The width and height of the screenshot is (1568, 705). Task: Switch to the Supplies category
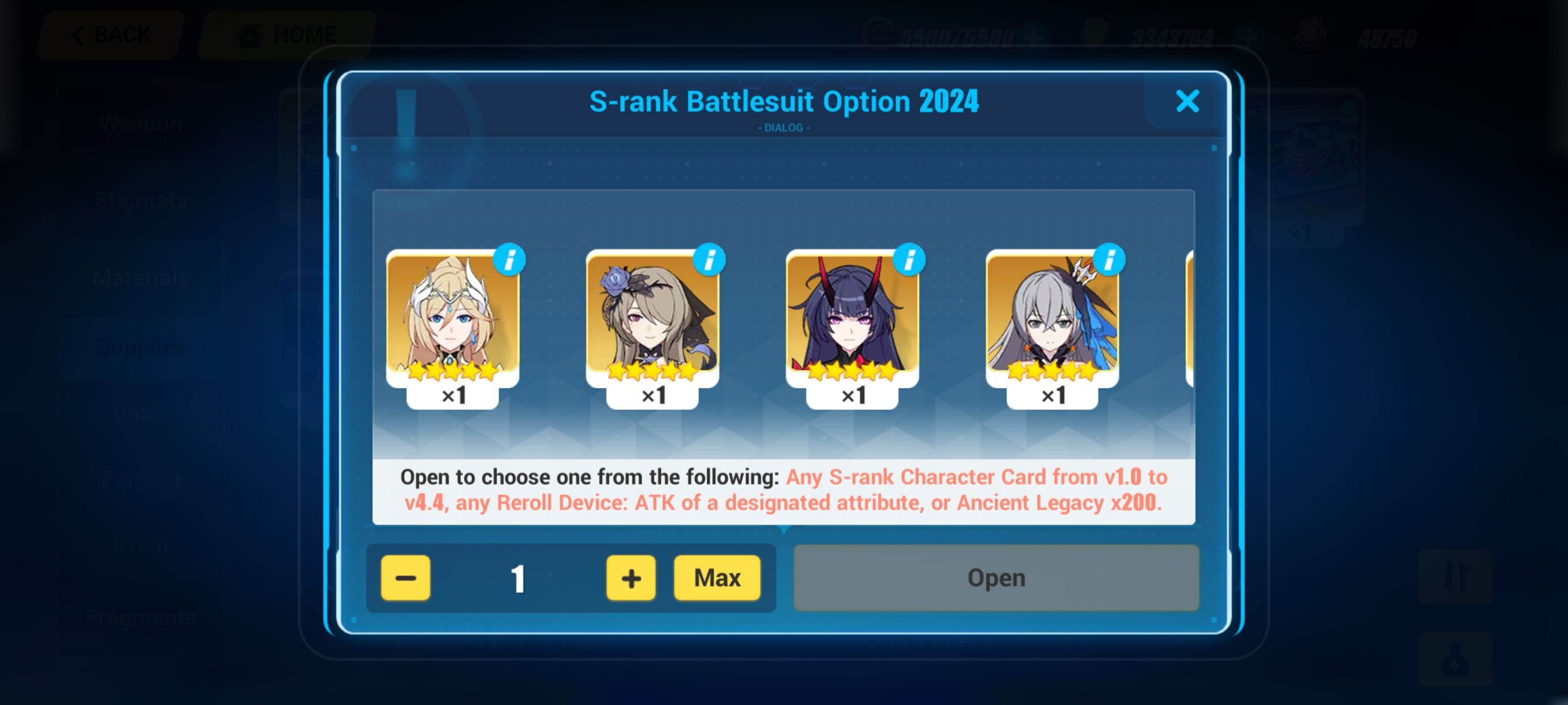(x=141, y=348)
